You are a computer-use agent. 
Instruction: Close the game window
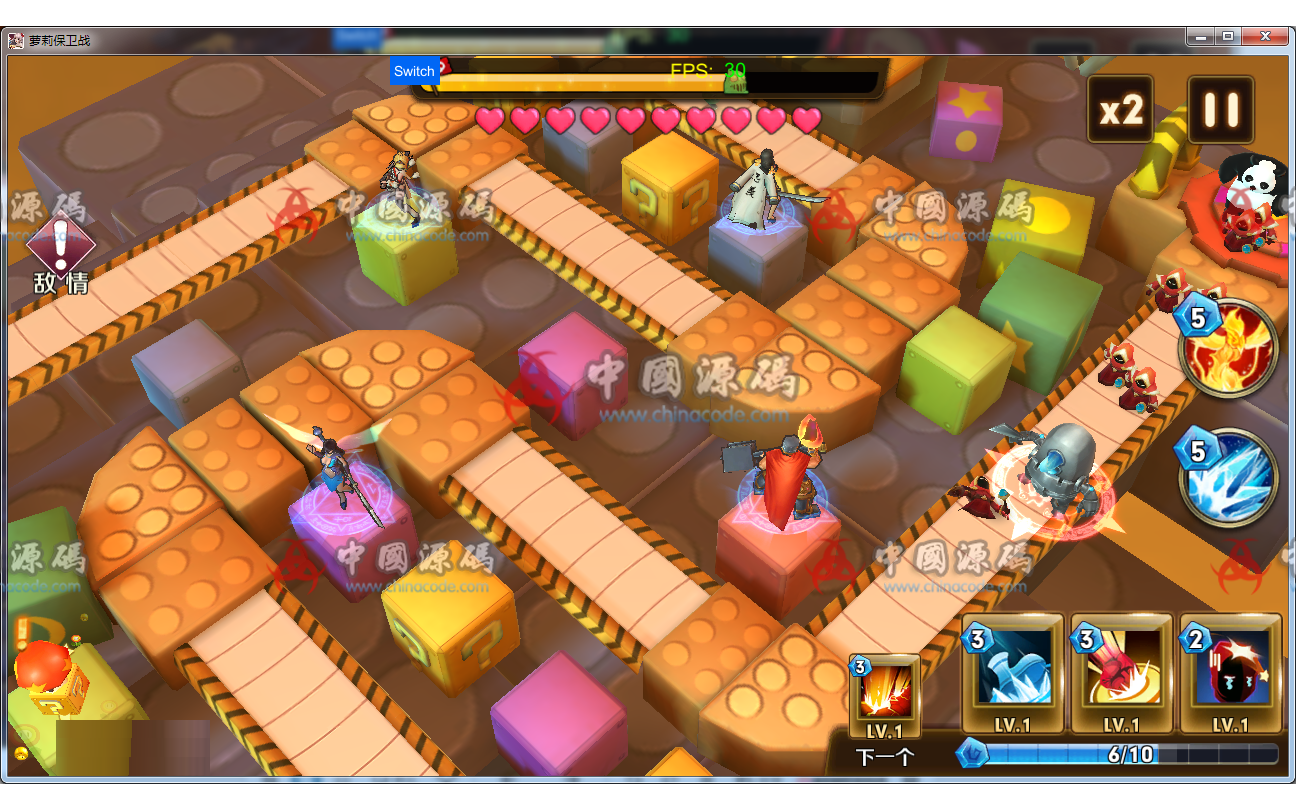[1266, 37]
